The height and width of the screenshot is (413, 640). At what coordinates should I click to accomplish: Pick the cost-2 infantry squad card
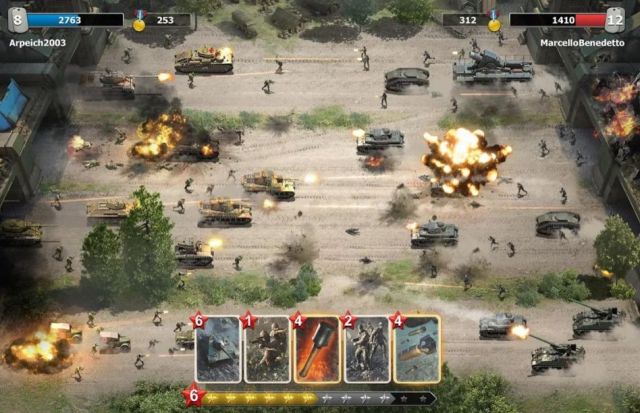[367, 350]
